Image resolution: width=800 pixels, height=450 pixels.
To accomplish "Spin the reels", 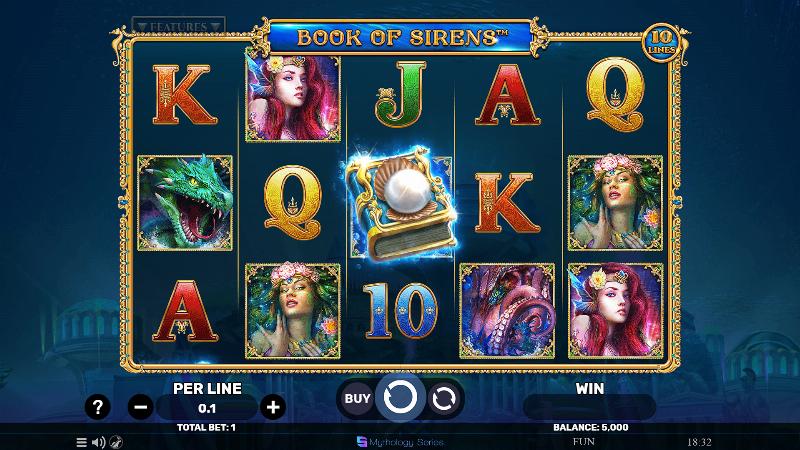I will (x=400, y=398).
